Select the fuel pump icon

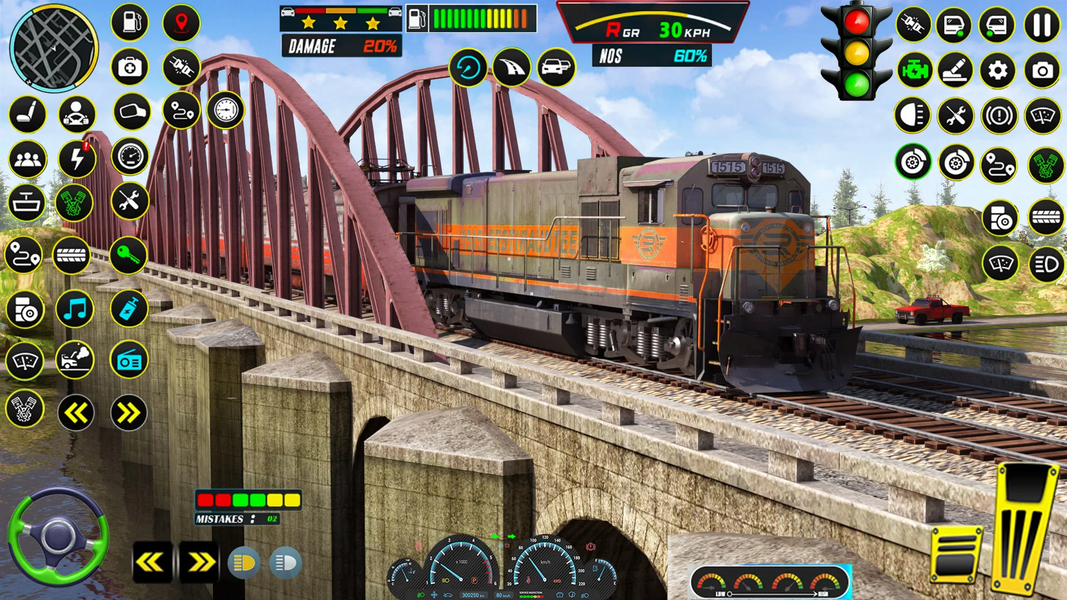(x=129, y=22)
